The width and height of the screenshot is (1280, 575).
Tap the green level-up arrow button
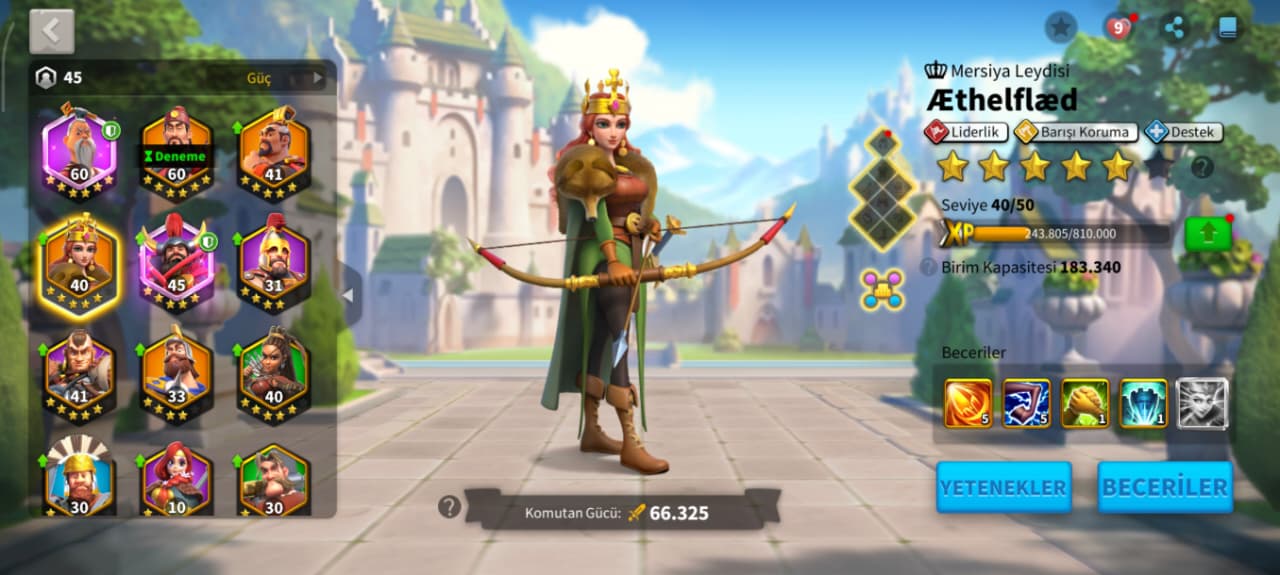tap(1207, 234)
